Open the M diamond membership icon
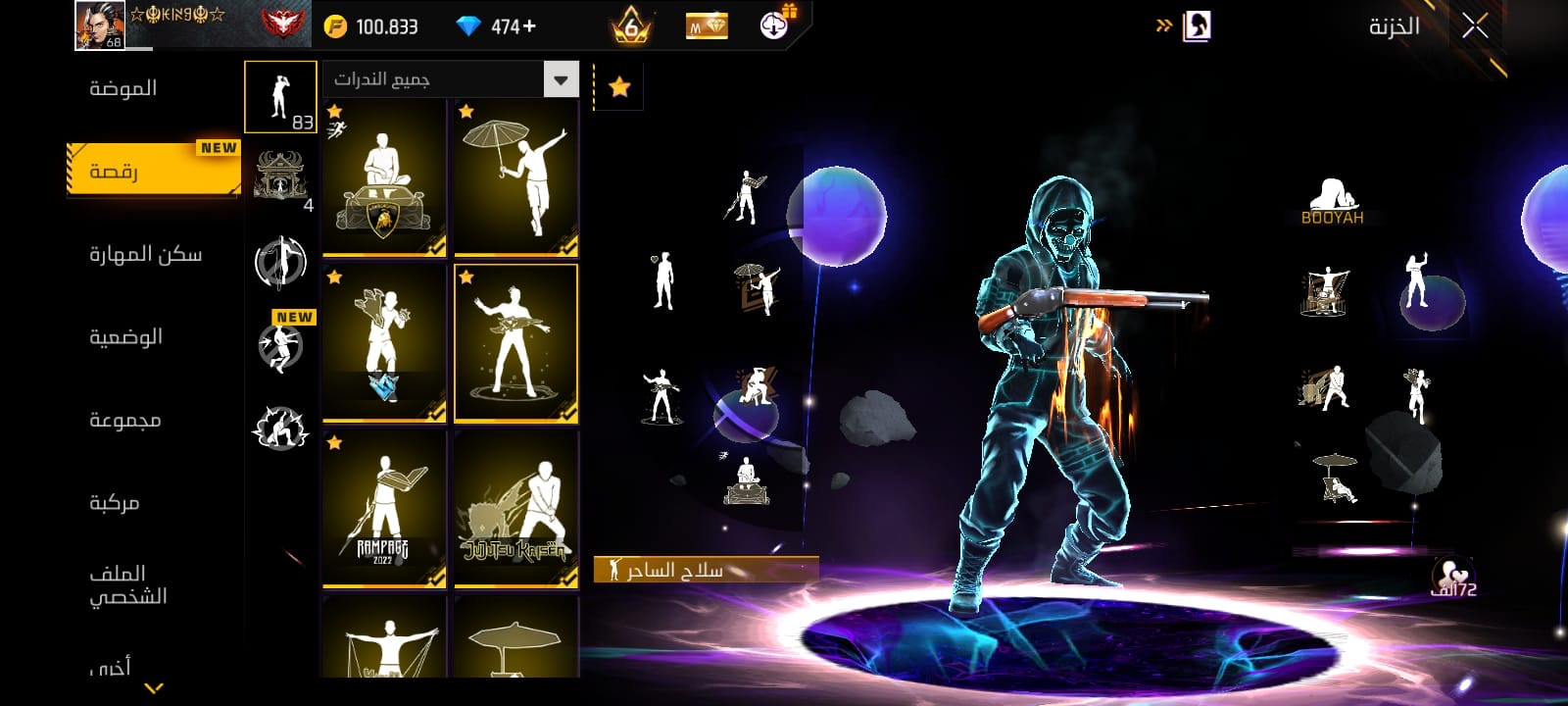 pos(707,26)
